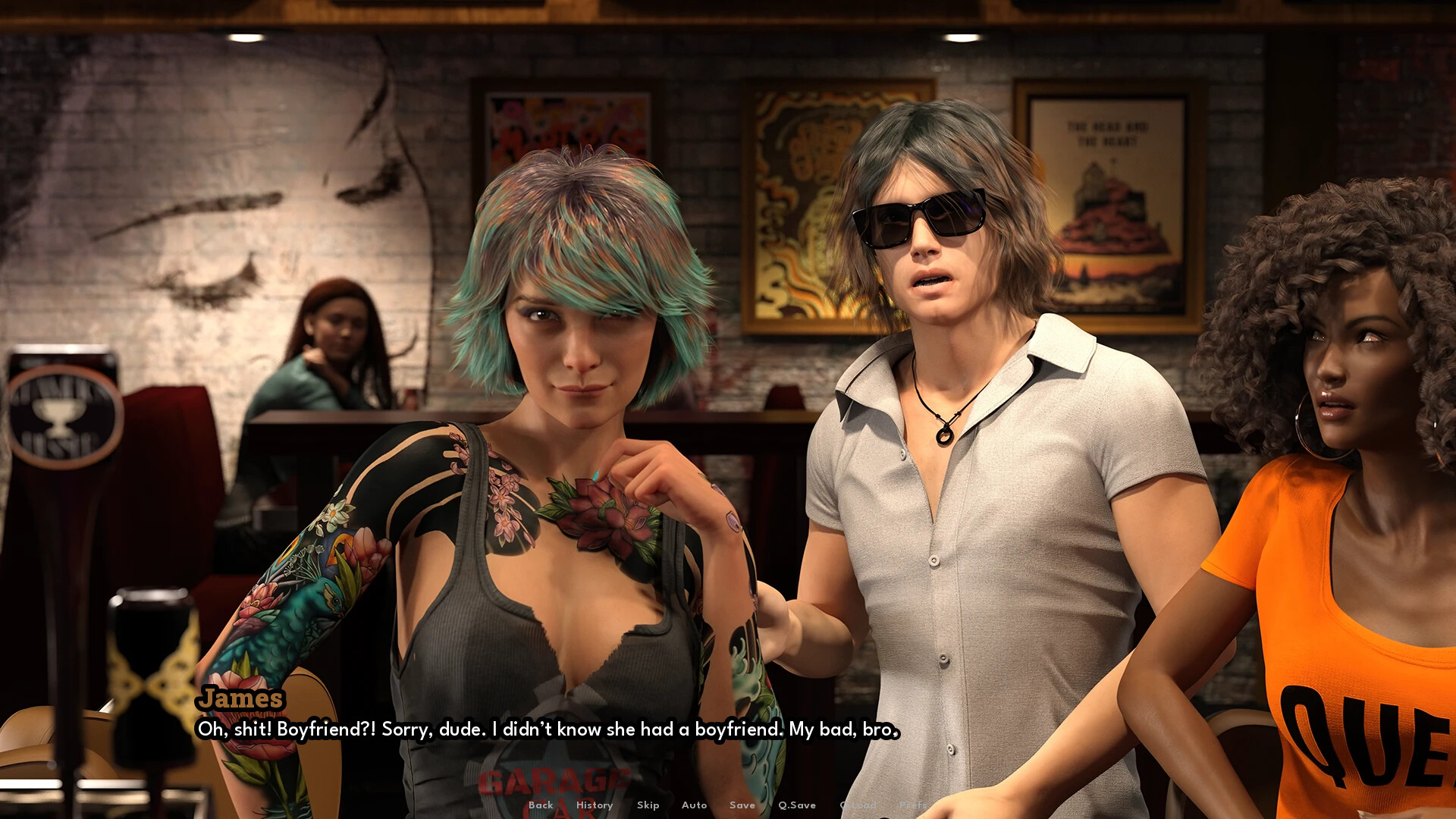
Task: Activate Skip to fast-forward dialogue
Action: click(x=648, y=805)
